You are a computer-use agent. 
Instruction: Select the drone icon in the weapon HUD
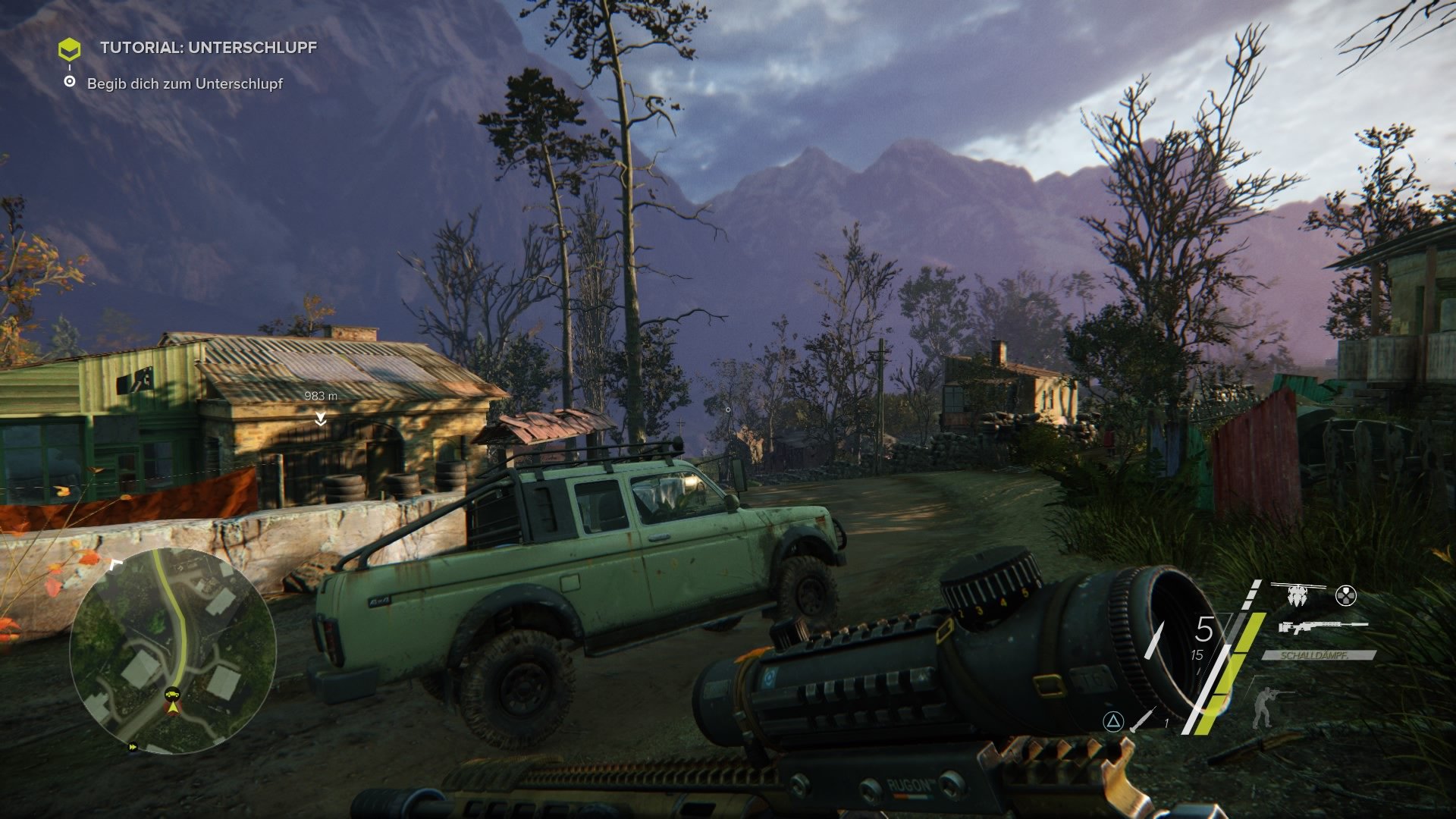(x=1297, y=594)
